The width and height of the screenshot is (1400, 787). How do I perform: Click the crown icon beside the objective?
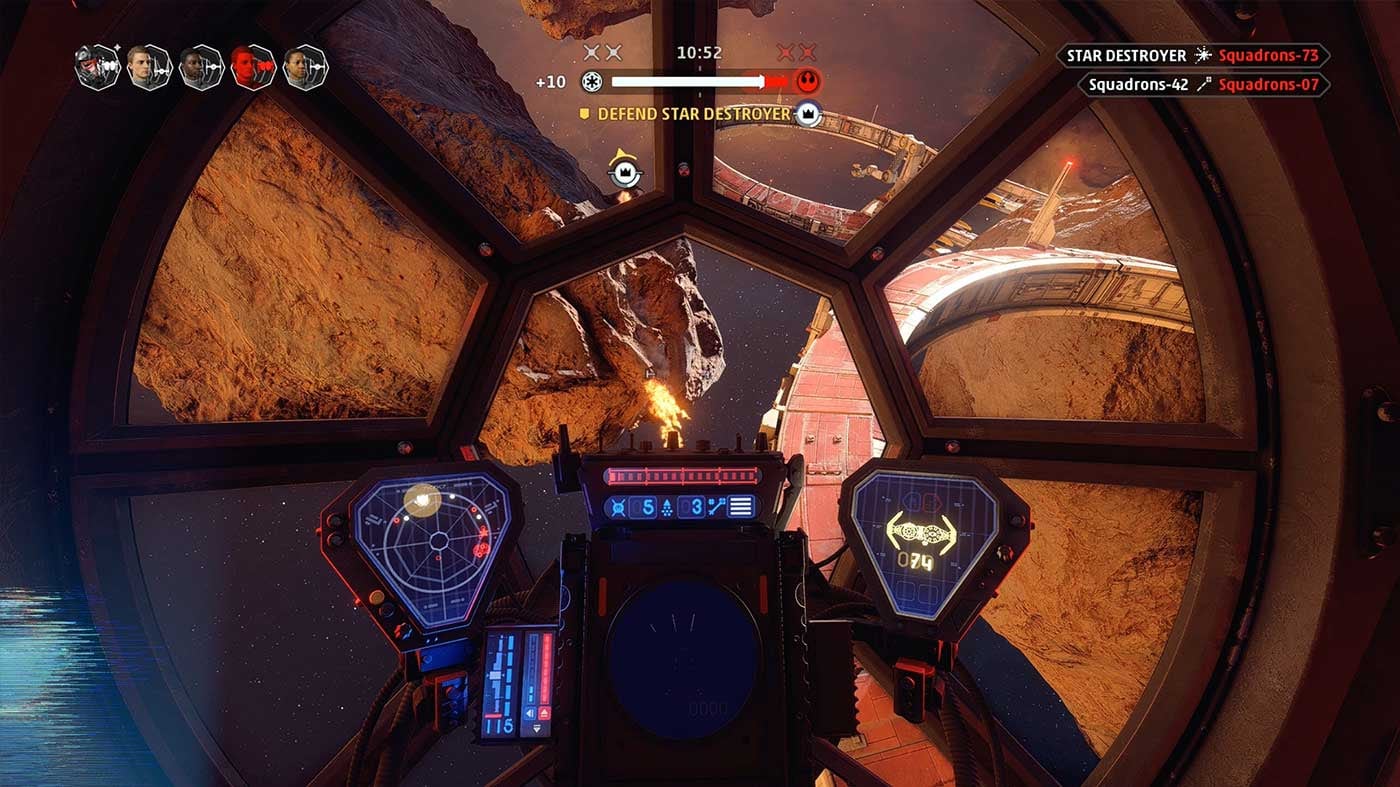point(808,114)
